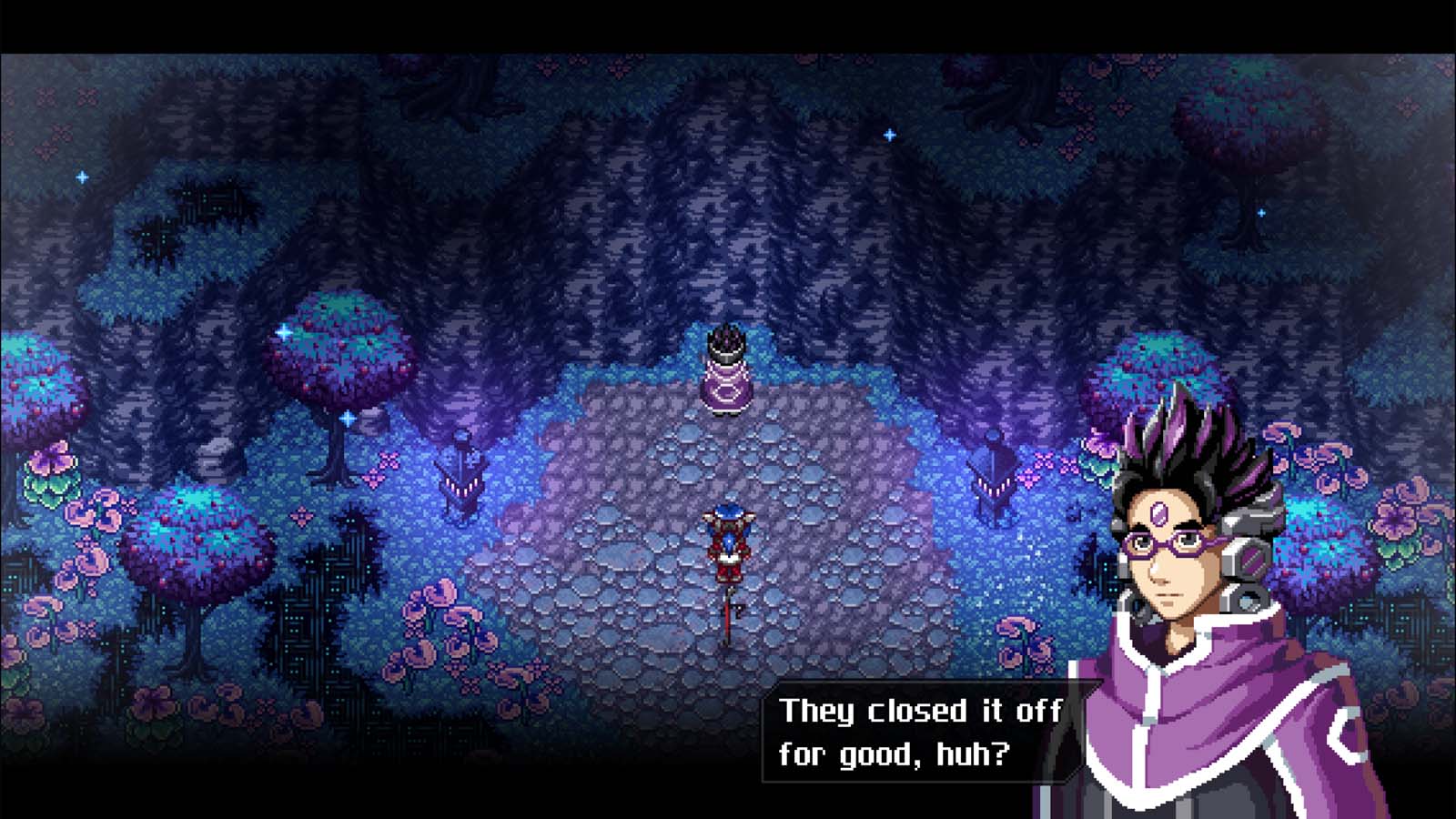Click the stone lantern right of the clearing
1456x819 pixels.
pos(992,478)
